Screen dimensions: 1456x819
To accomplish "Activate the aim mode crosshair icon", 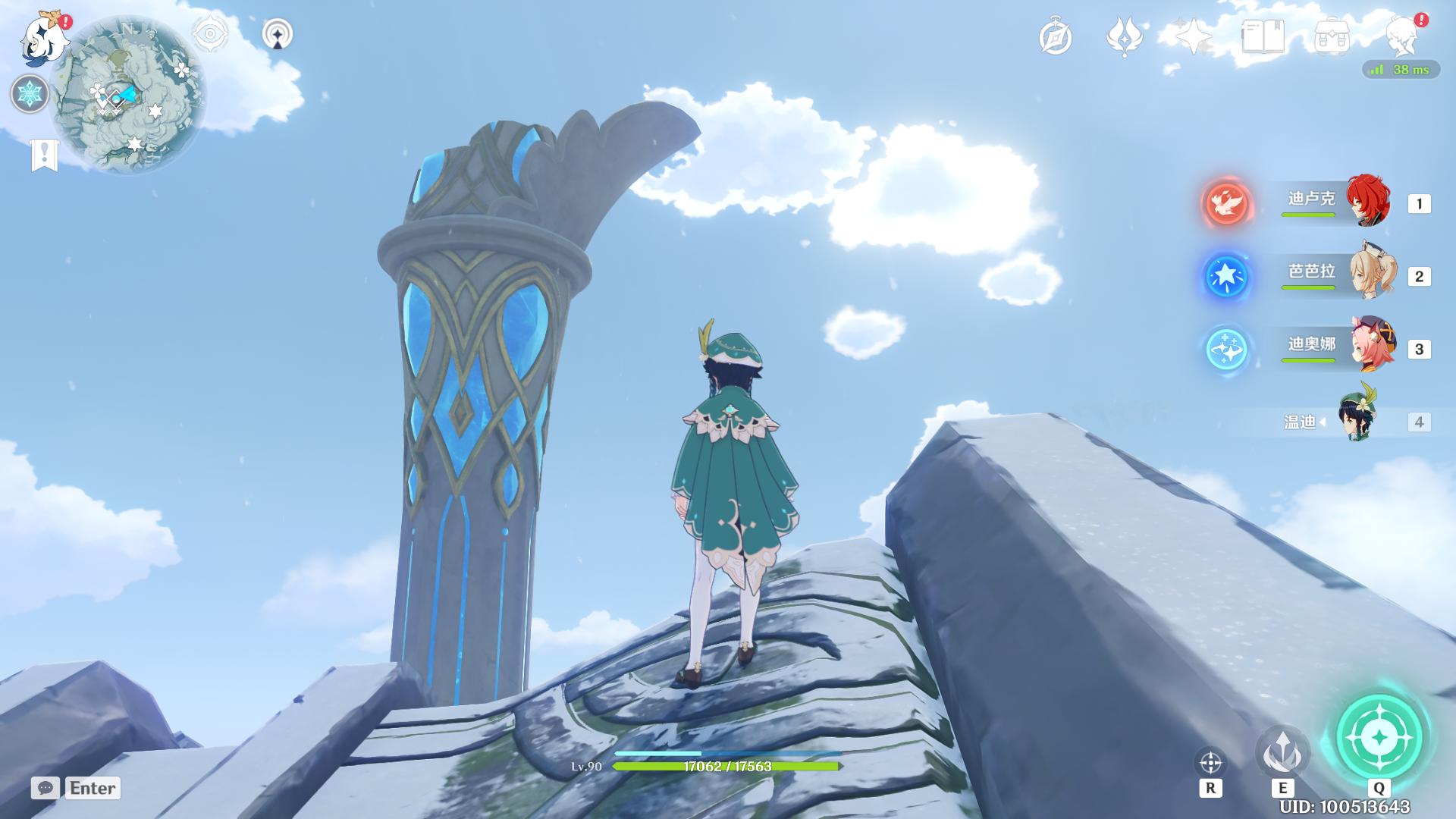I will pyautogui.click(x=1210, y=762).
